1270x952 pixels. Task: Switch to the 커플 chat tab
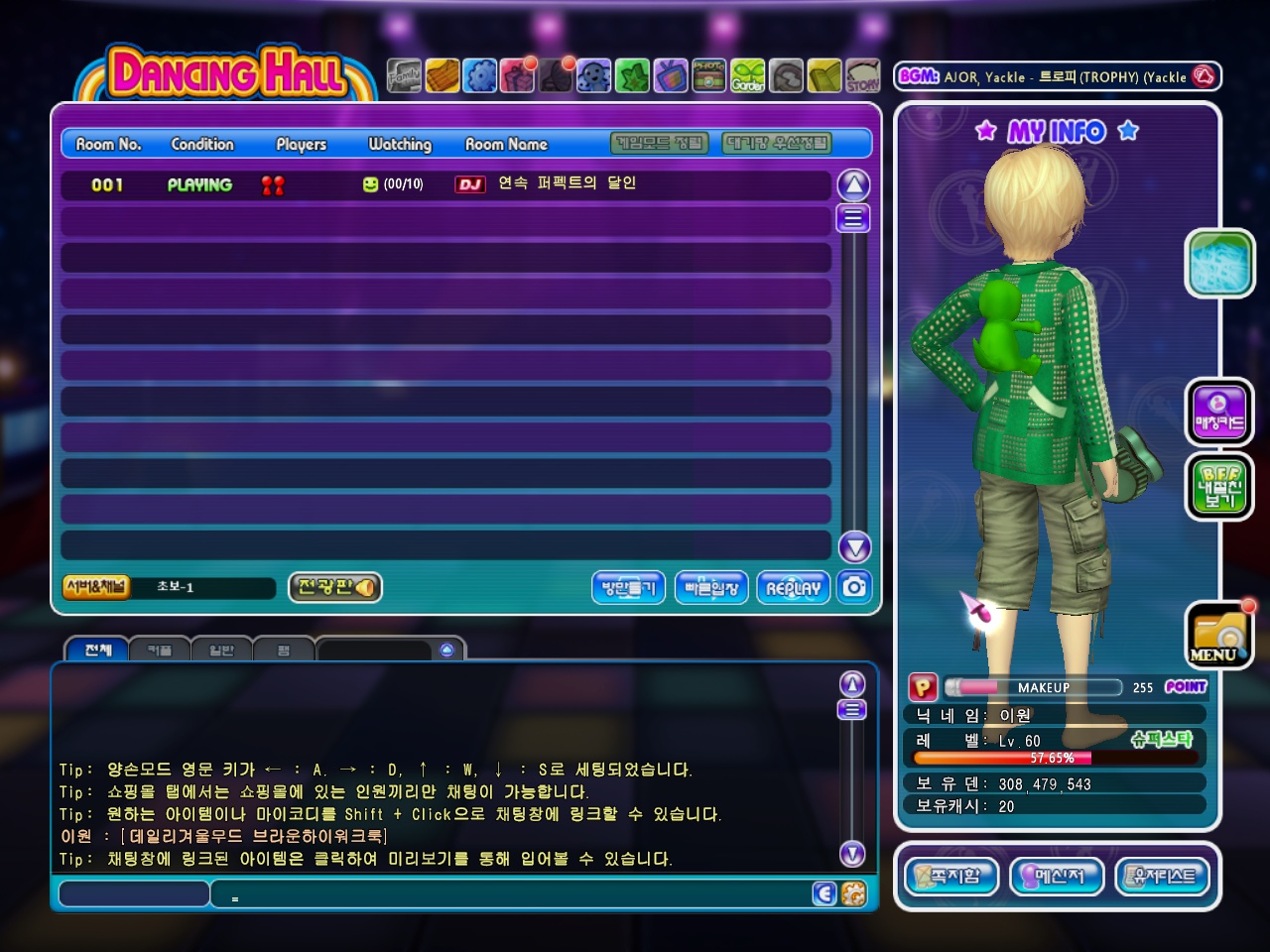(160, 650)
